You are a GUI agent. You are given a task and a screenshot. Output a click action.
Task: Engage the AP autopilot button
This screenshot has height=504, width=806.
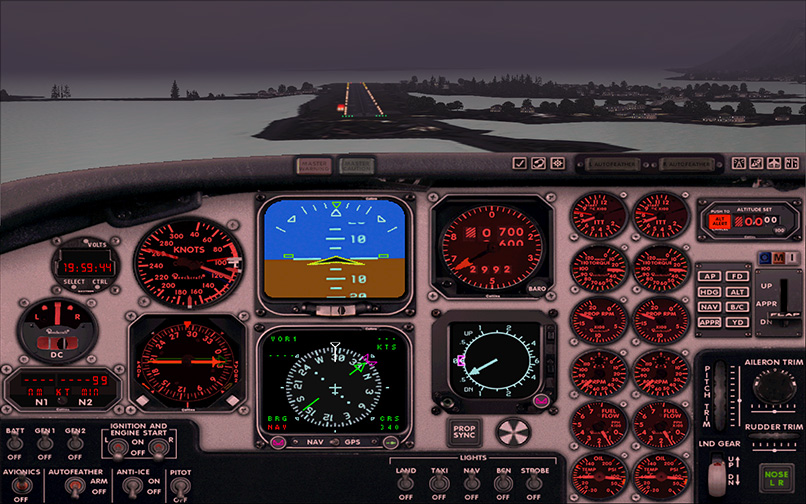tap(710, 276)
